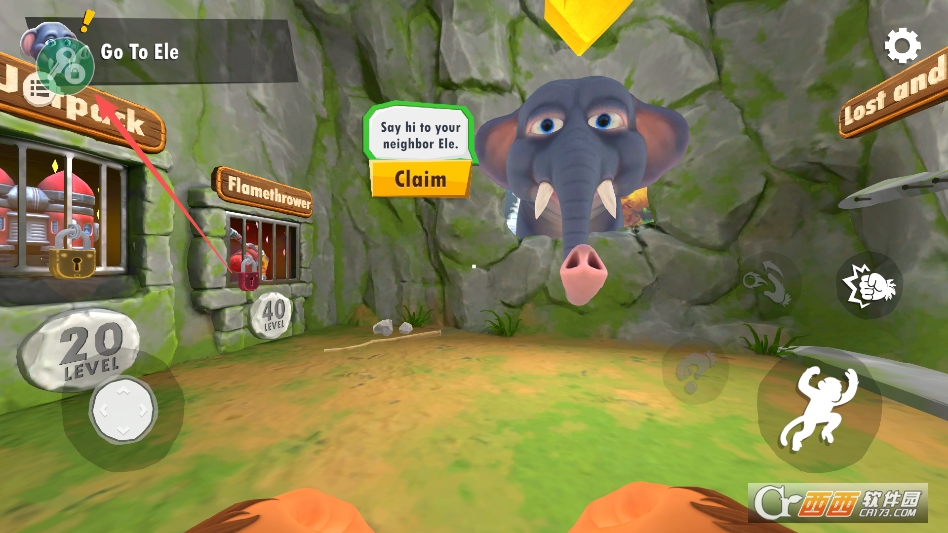Image resolution: width=948 pixels, height=533 pixels.
Task: Tap the monkey jump button
Action: point(818,408)
